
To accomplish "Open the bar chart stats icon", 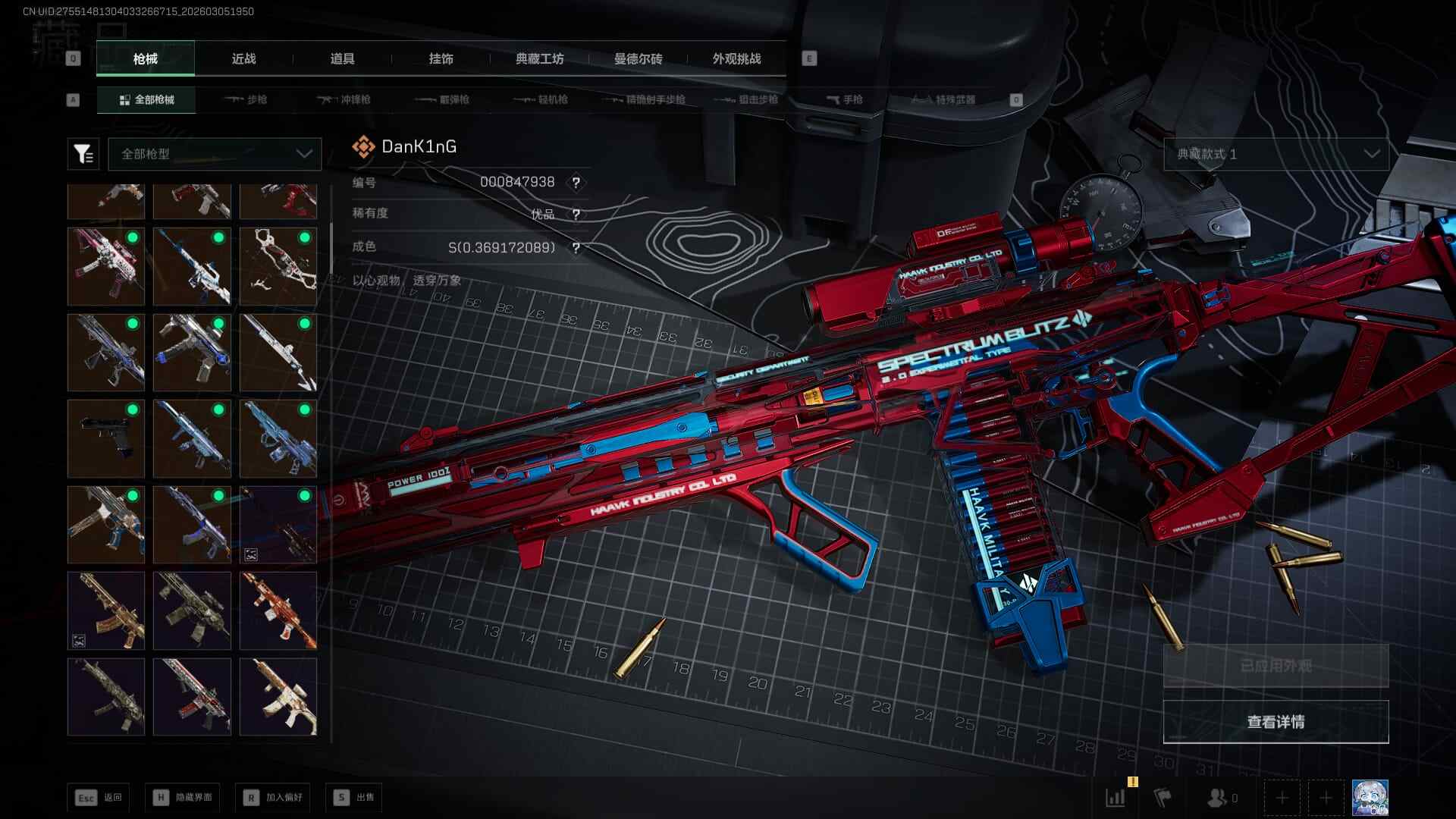I will click(x=1116, y=798).
